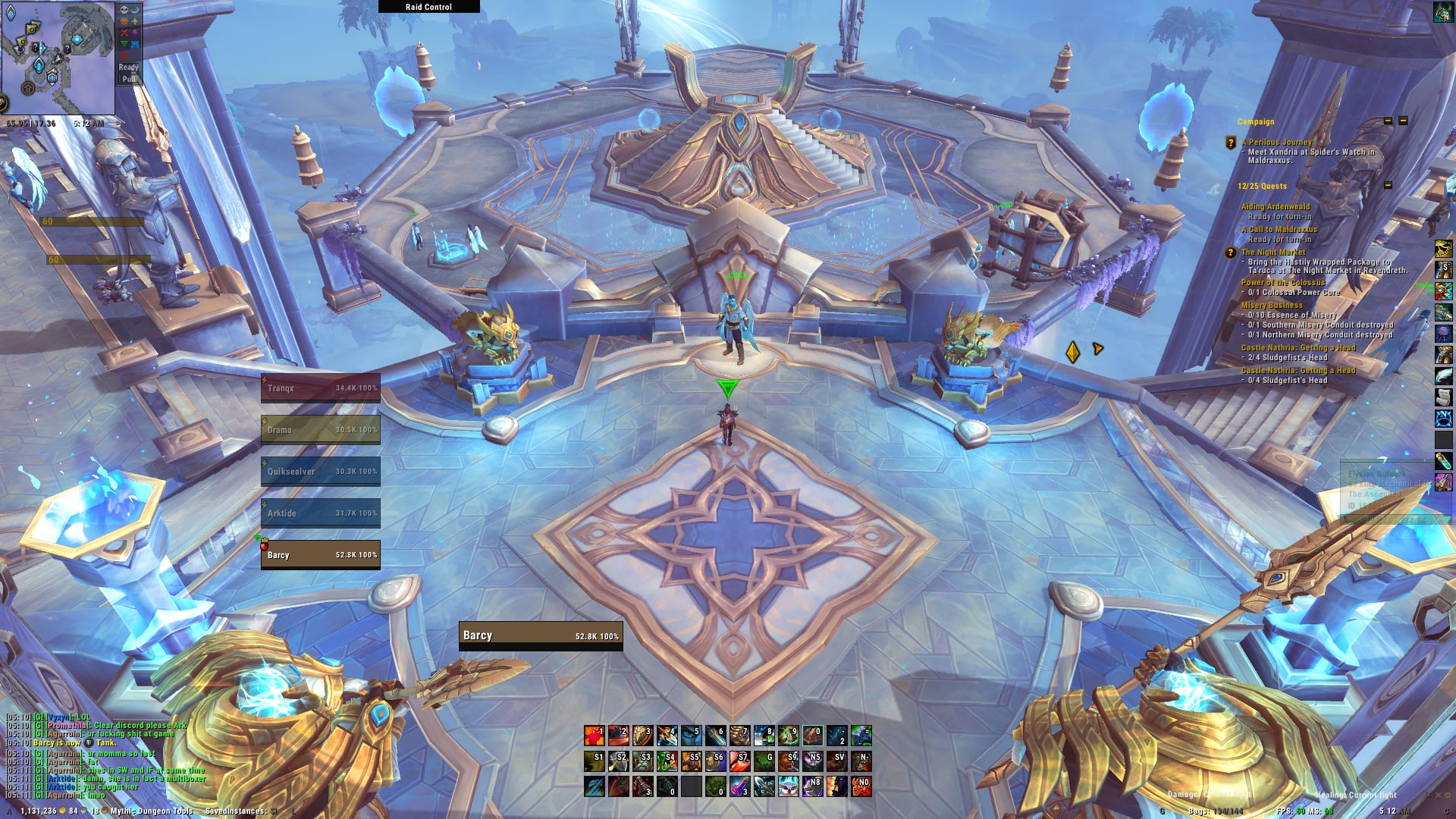Click the large Barcy player unit frame
Image resolution: width=1456 pixels, height=819 pixels.
pos(541,636)
